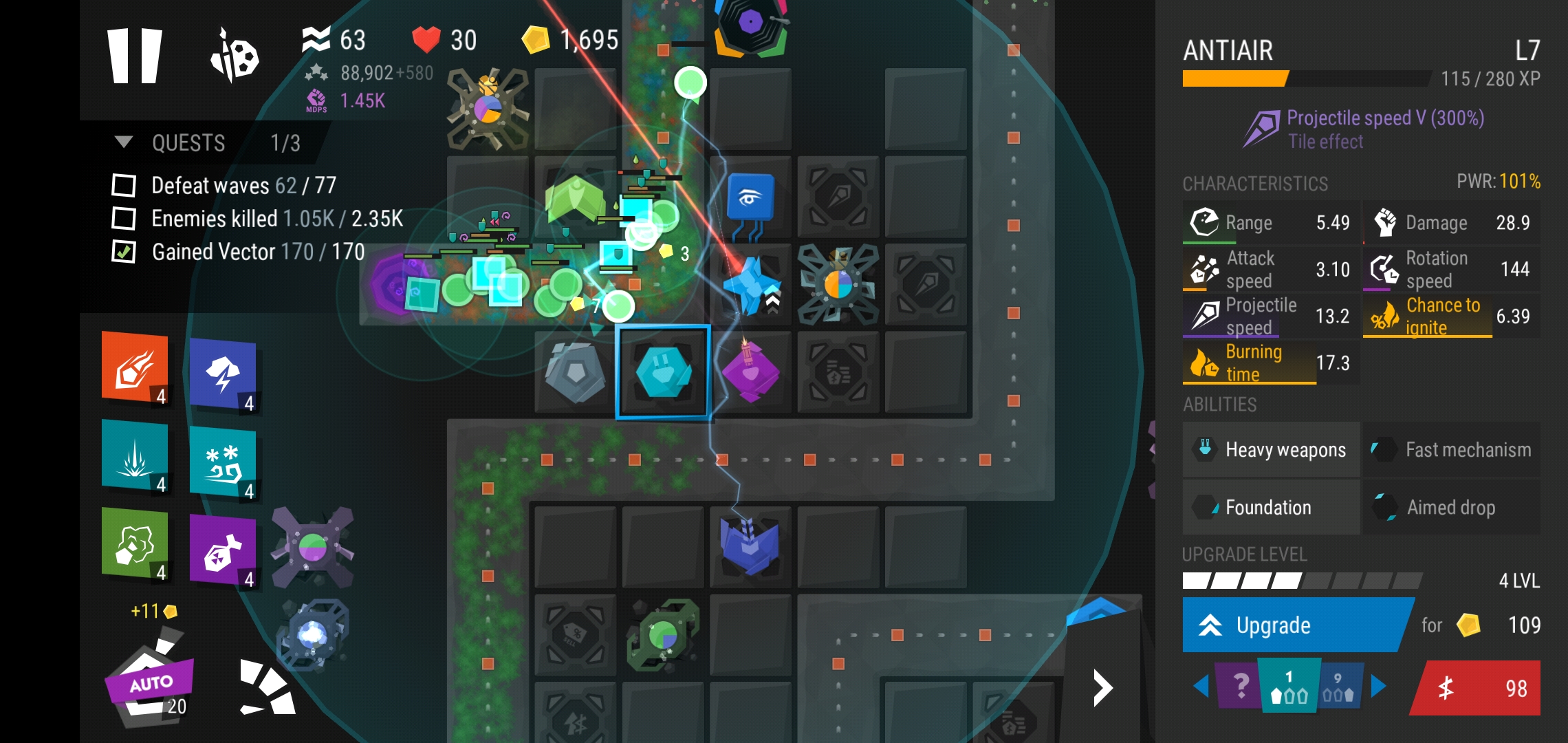Cycle targeting mode with the right blue arrow
1568x743 pixels.
[1378, 686]
